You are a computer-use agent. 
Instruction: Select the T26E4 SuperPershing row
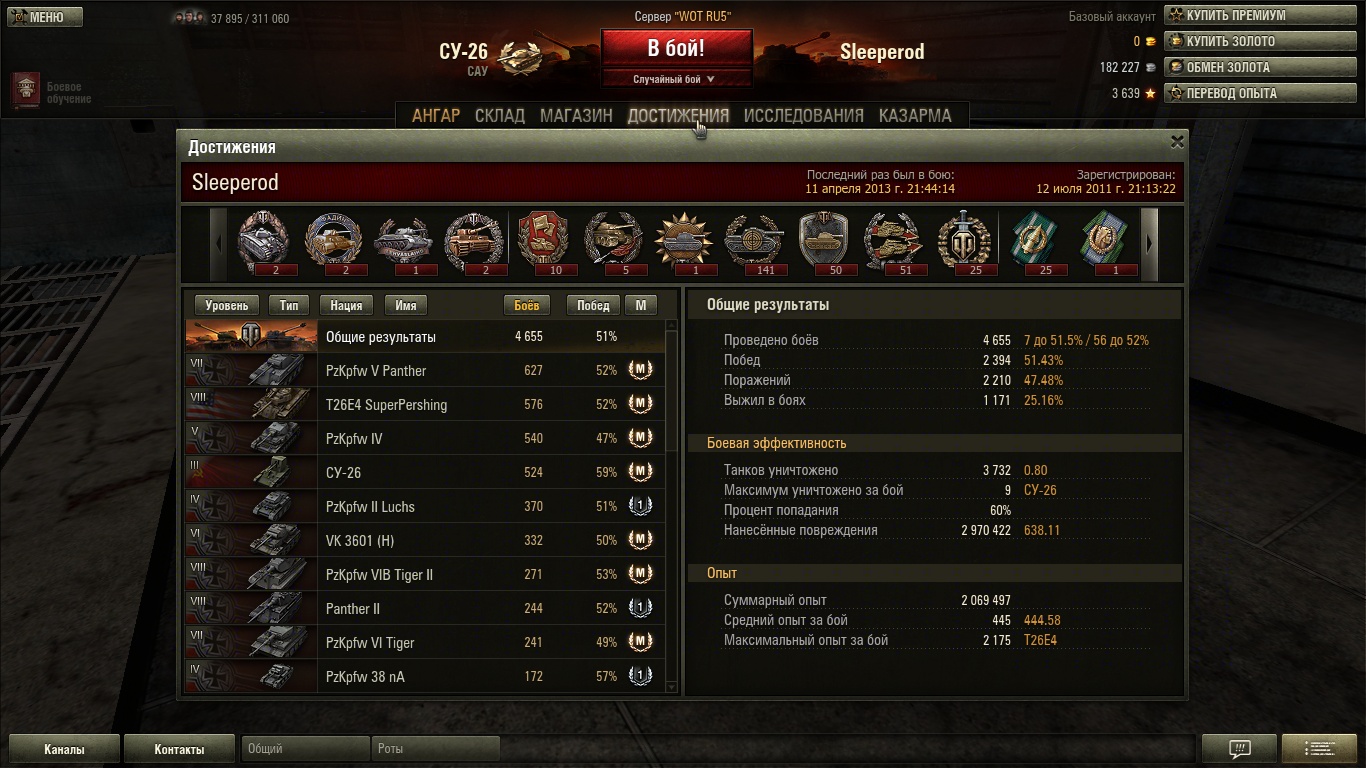click(x=425, y=405)
